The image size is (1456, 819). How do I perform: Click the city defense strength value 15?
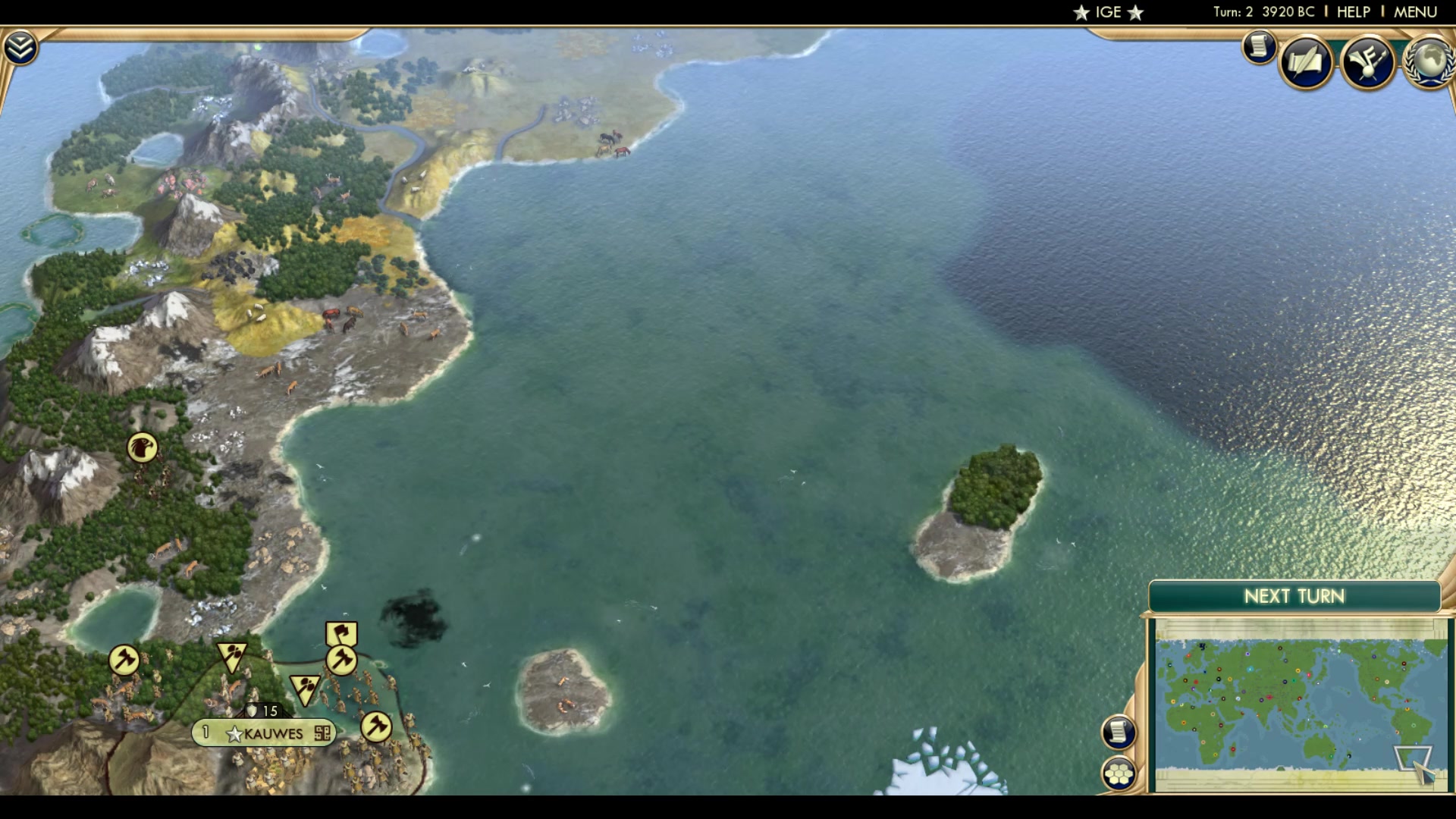pos(270,711)
